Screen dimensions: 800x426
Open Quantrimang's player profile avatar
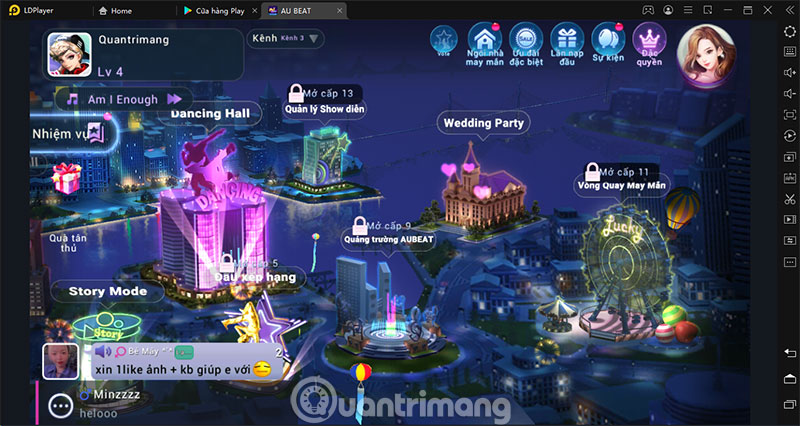coord(68,53)
